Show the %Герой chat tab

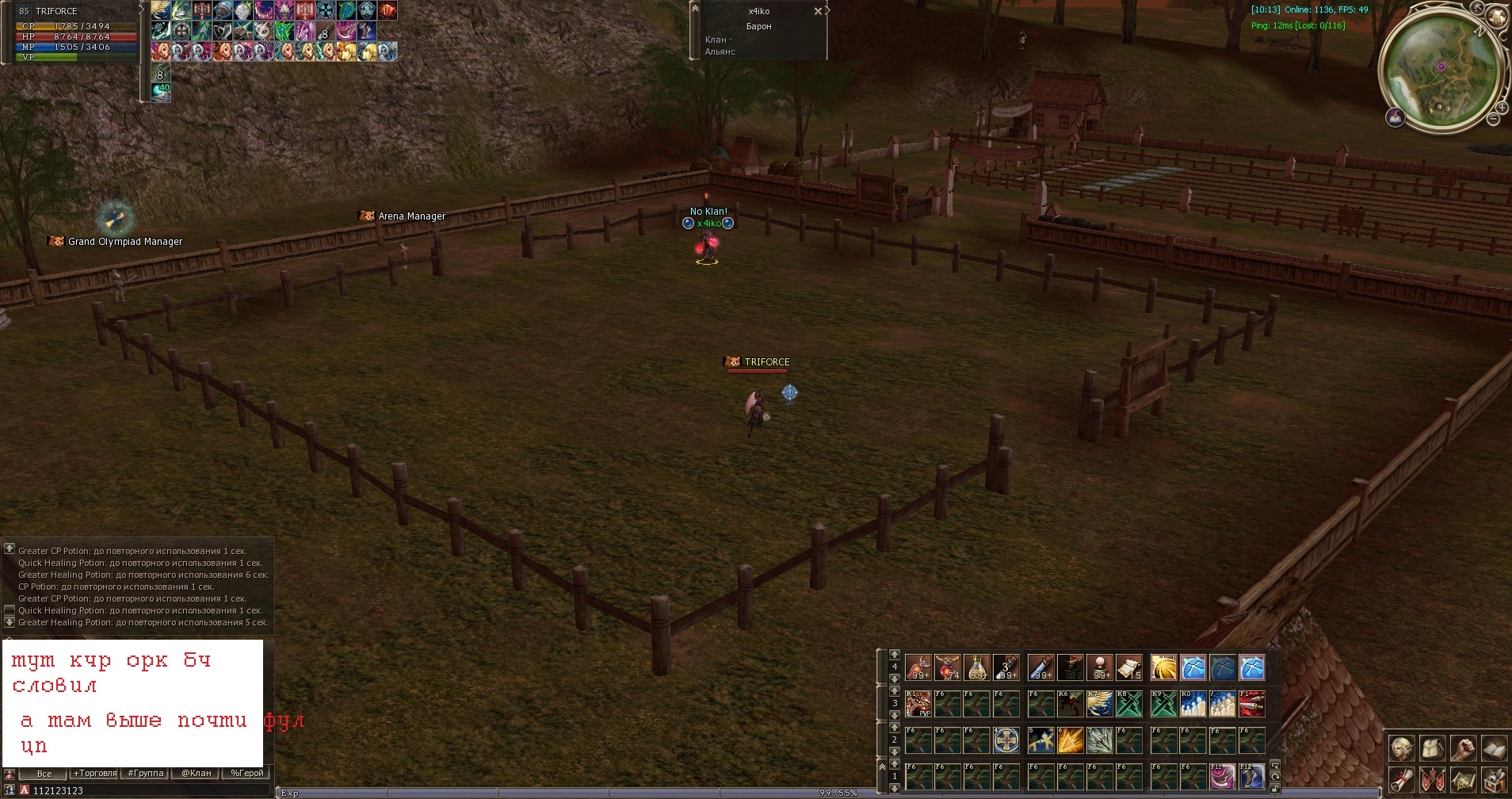pyautogui.click(x=246, y=774)
